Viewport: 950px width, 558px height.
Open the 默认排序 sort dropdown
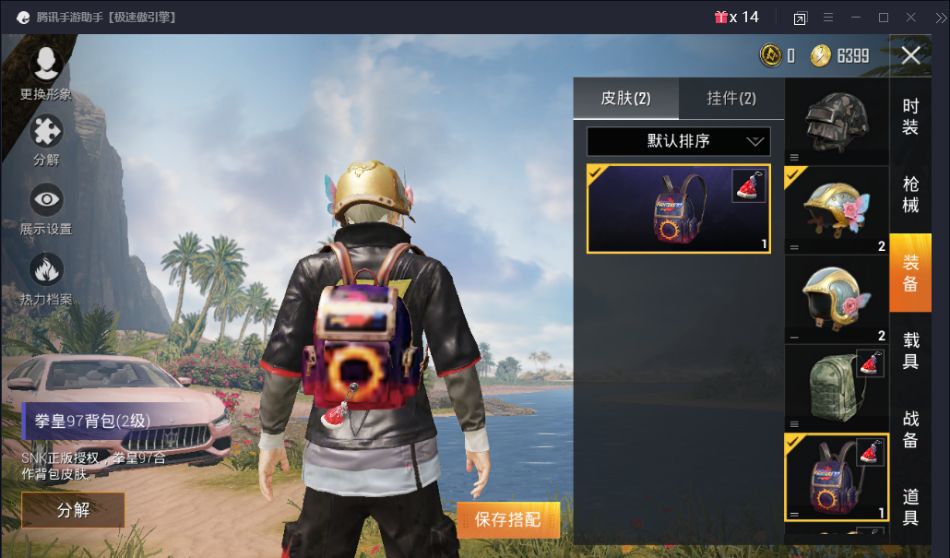(x=678, y=141)
